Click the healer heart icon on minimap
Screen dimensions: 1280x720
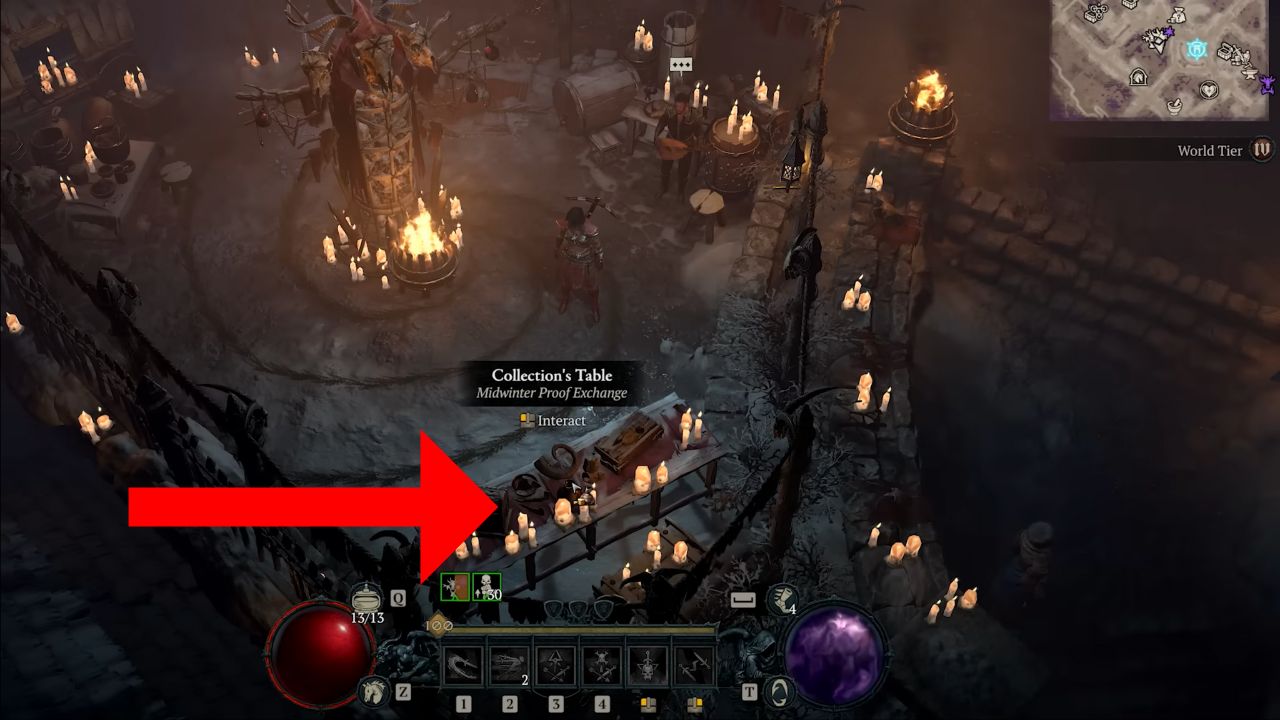[1210, 89]
